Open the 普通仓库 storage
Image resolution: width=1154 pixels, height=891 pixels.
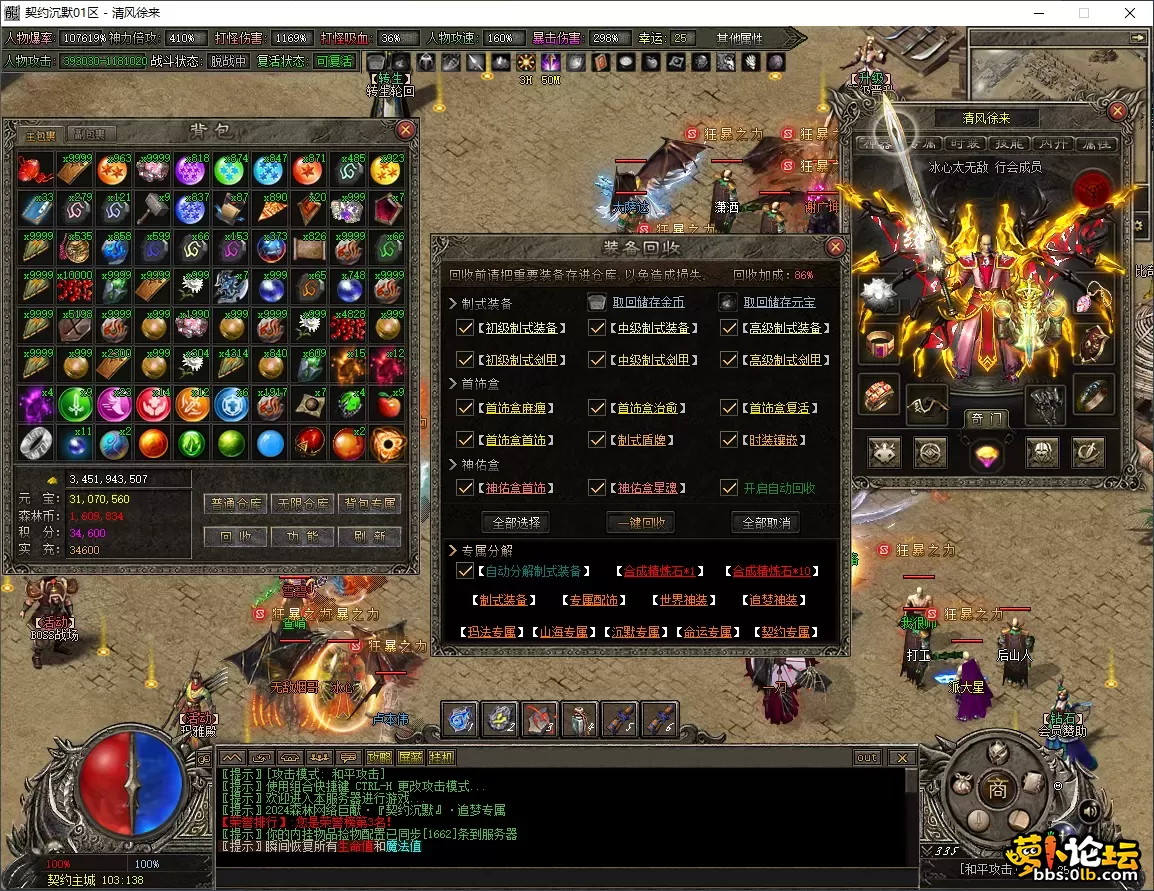235,504
